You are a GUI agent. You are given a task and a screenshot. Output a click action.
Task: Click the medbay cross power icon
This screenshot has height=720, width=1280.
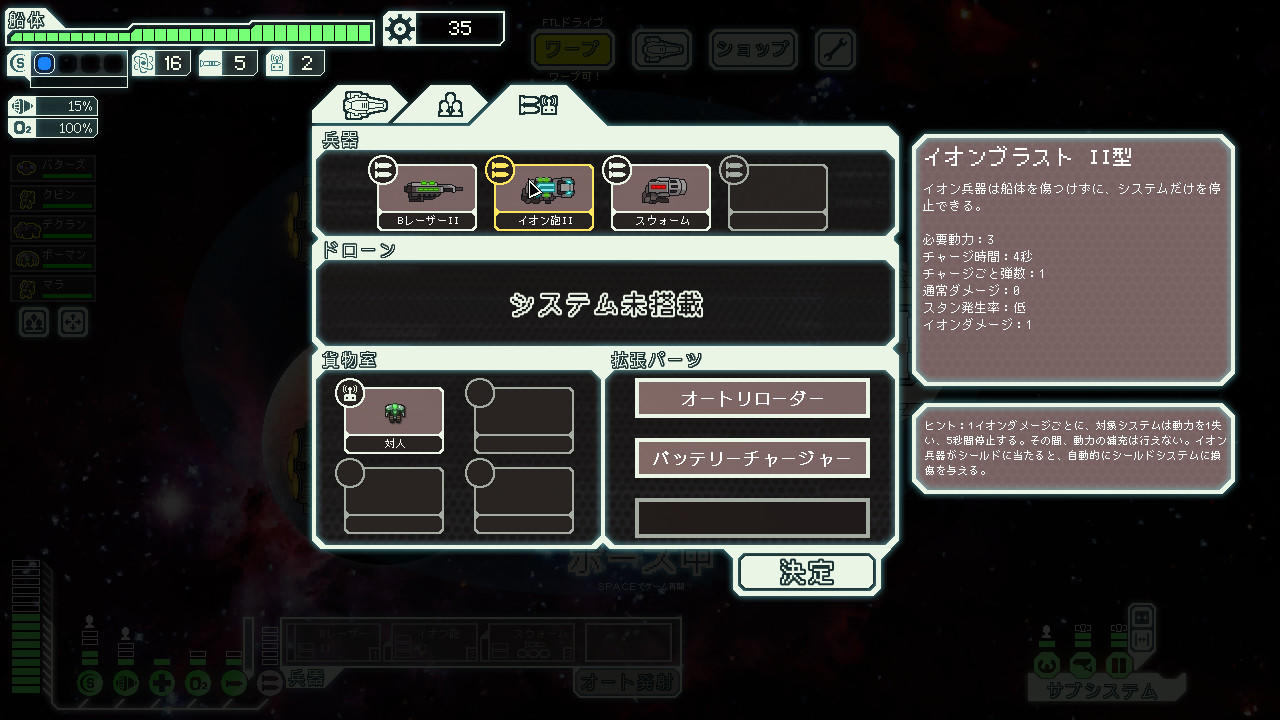(161, 683)
